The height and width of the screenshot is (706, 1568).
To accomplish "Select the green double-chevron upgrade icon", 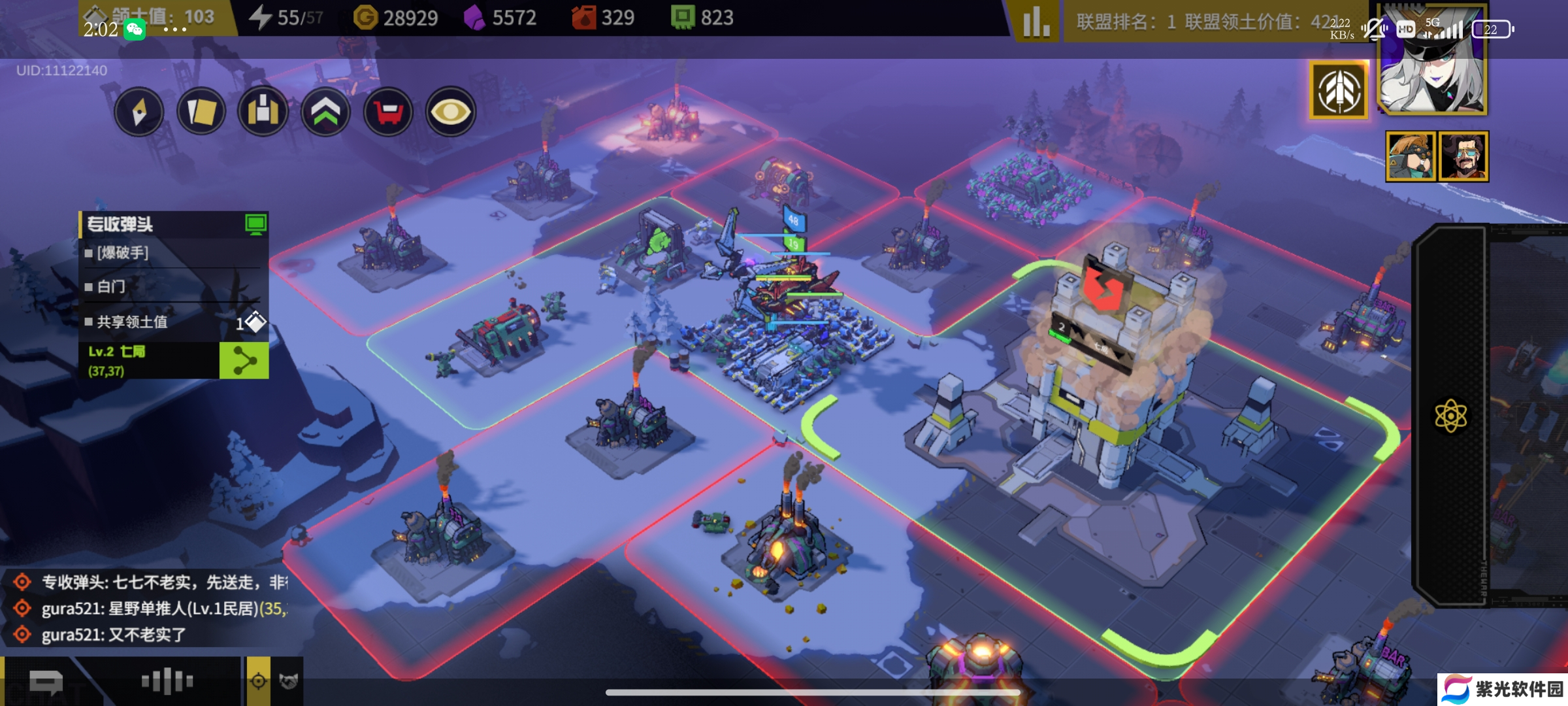I will click(325, 112).
